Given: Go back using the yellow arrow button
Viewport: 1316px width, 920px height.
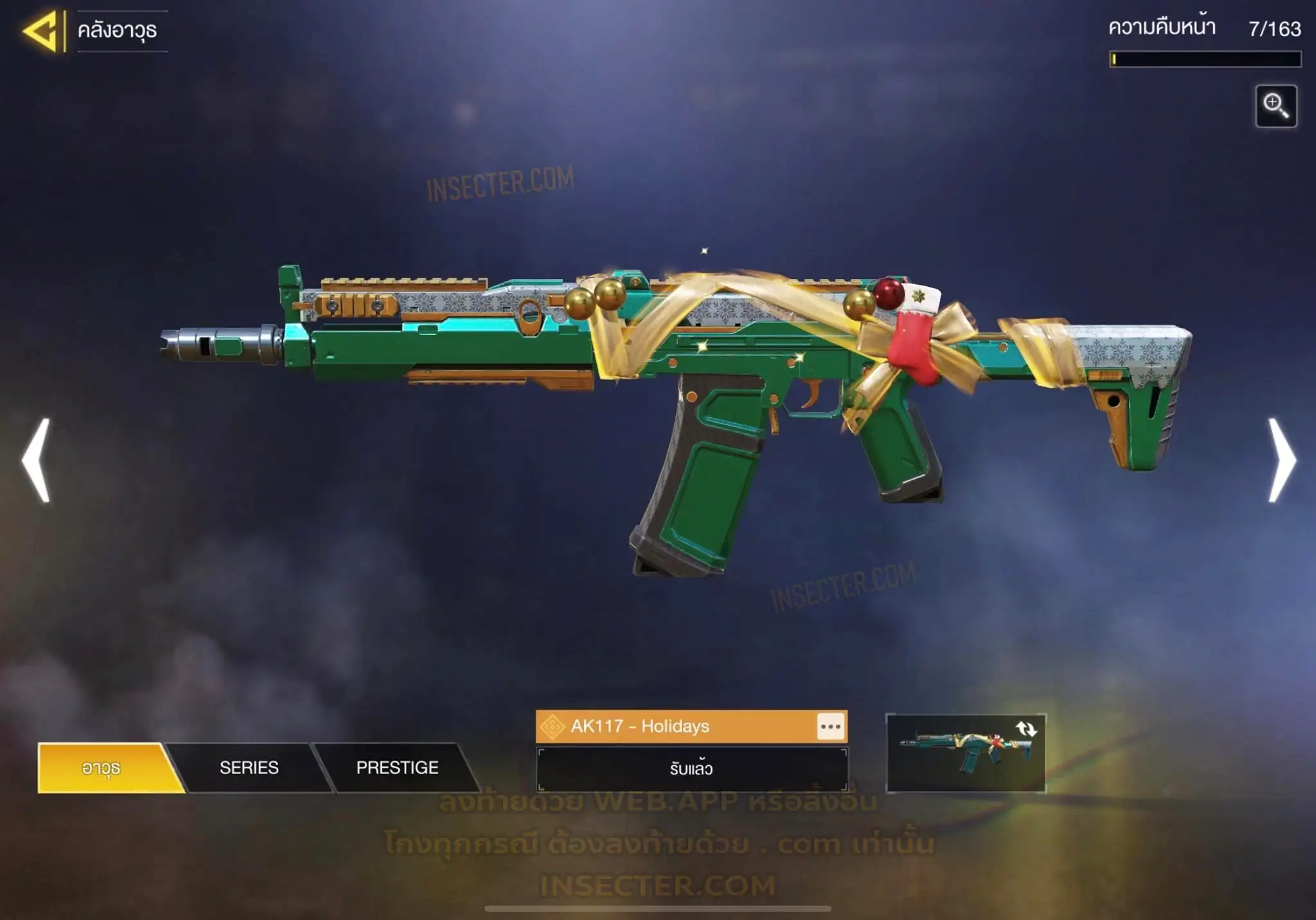Looking at the screenshot, I should [42, 31].
